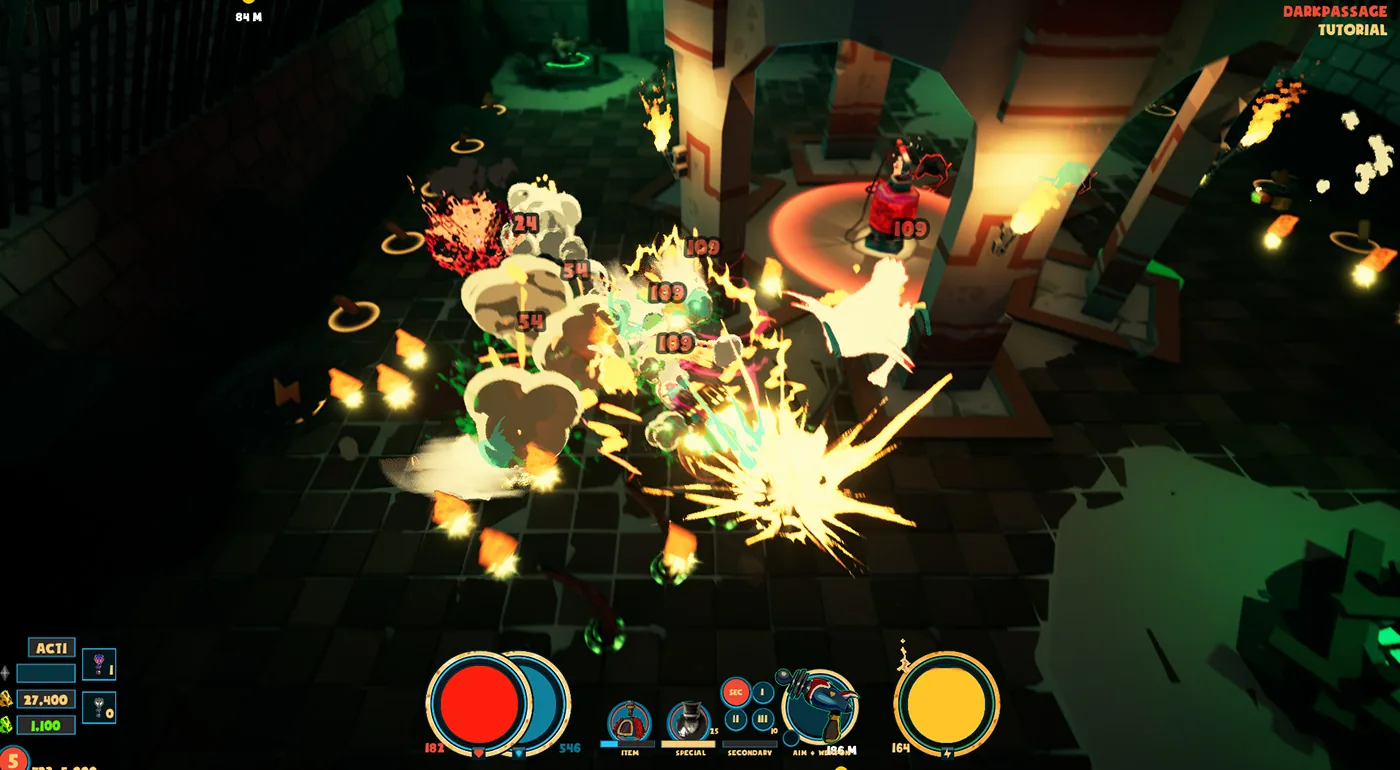
Task: Select secondary slot II
Action: 737,719
